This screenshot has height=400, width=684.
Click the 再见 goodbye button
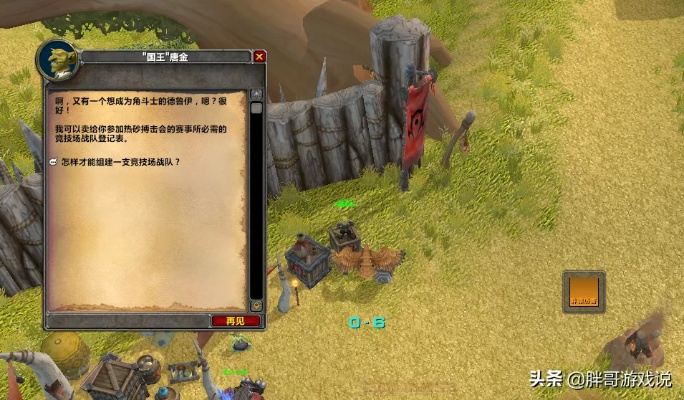[x=235, y=321]
